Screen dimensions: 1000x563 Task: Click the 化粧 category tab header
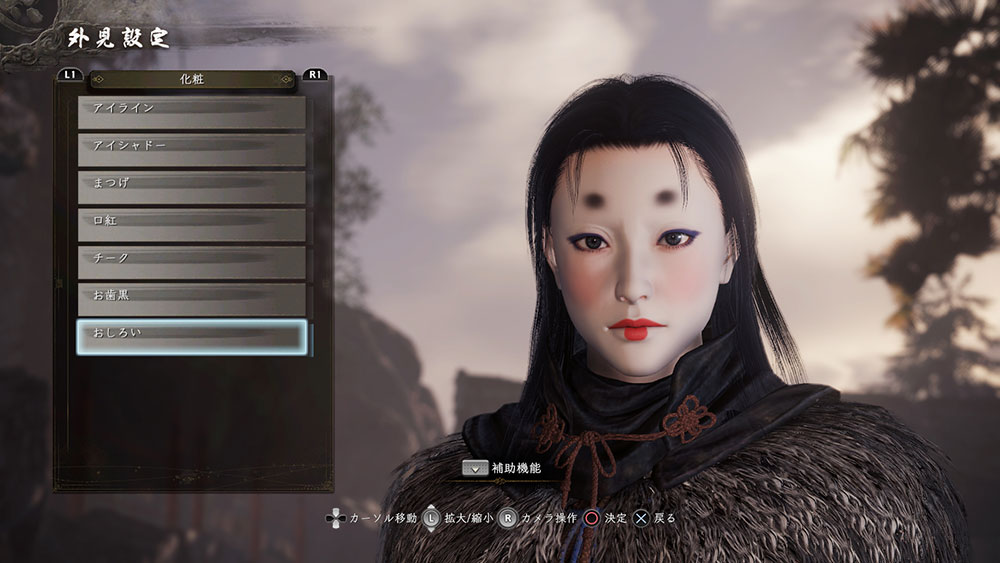pyautogui.click(x=192, y=78)
